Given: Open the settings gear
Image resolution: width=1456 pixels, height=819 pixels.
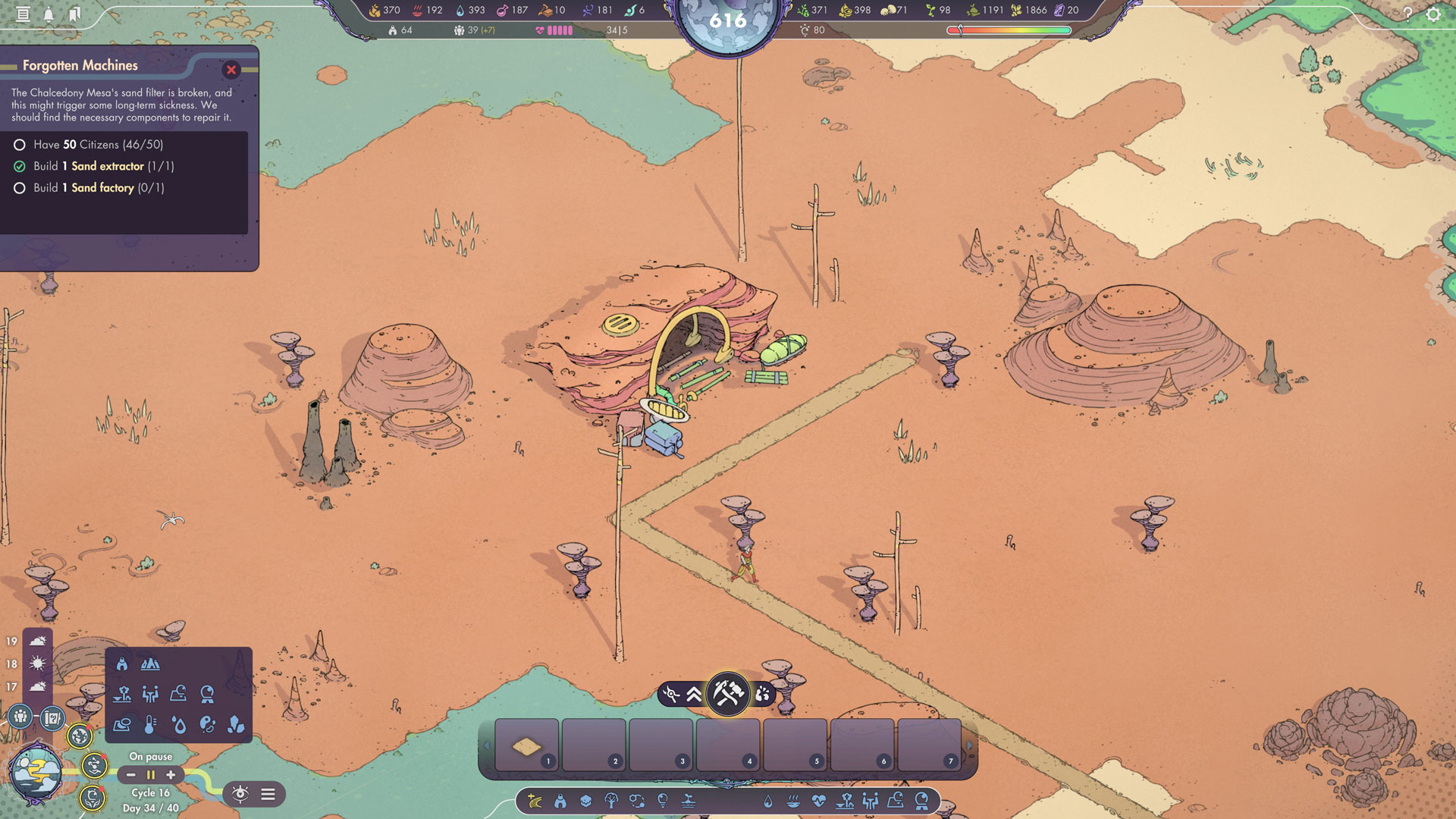Looking at the screenshot, I should [x=1432, y=14].
